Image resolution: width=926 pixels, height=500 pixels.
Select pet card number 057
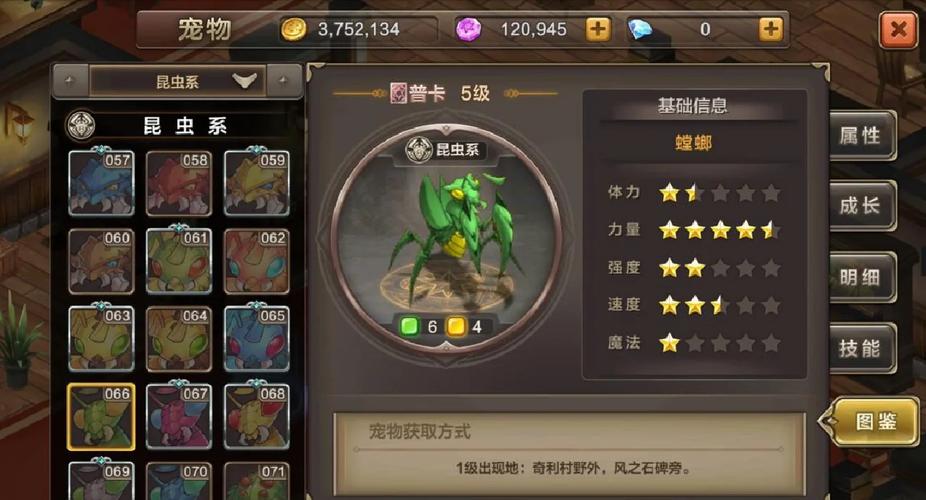(x=100, y=183)
